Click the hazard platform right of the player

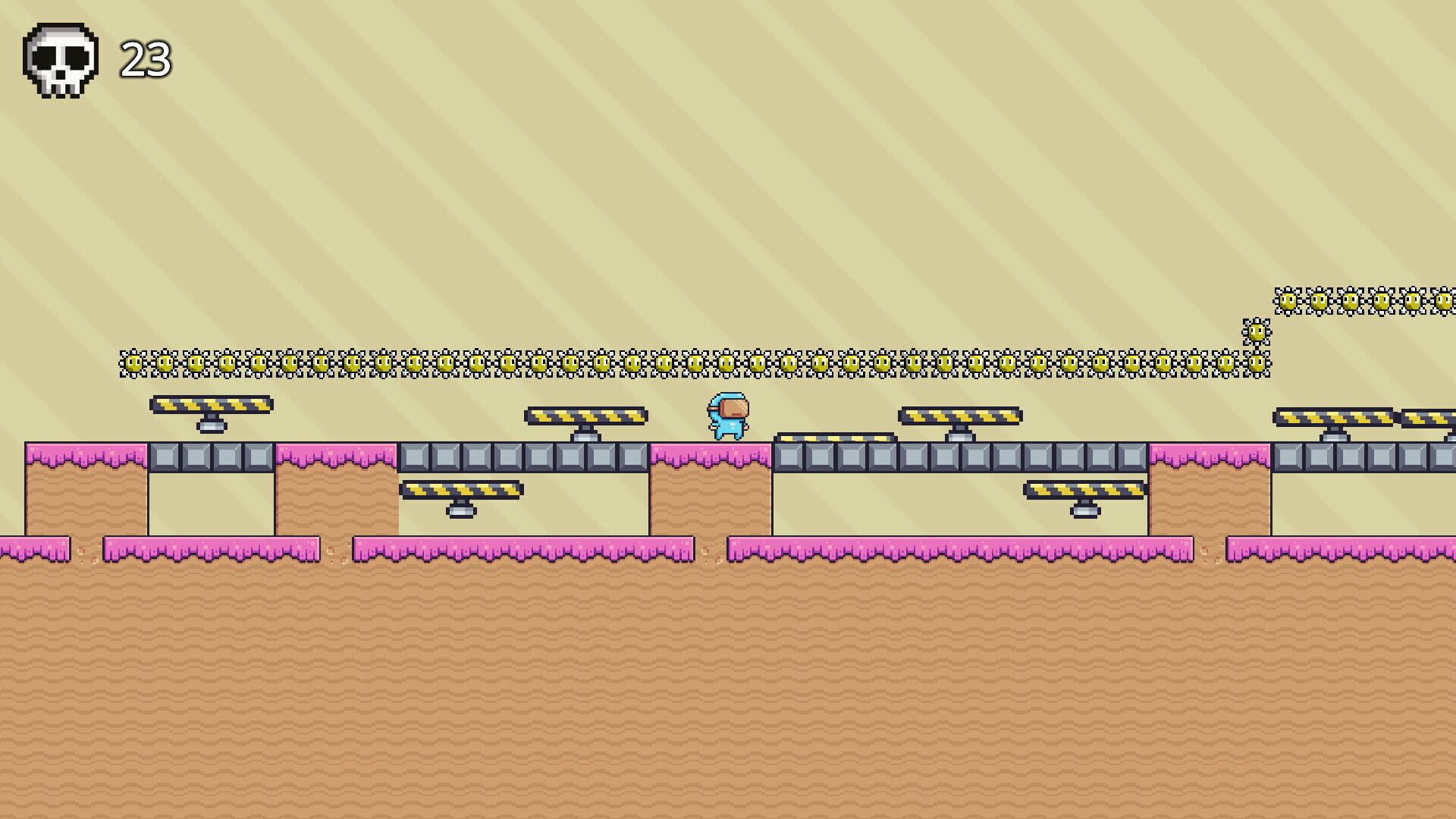961,416
